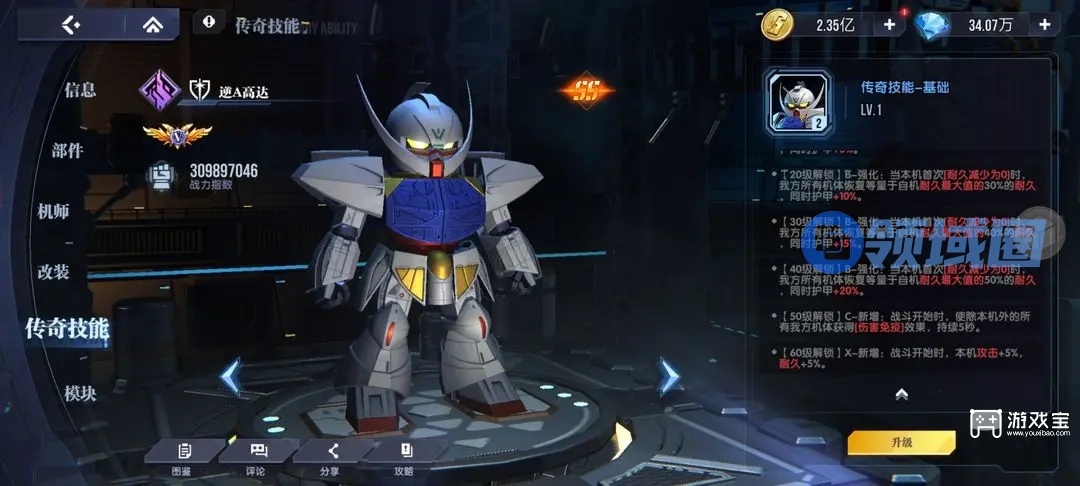1080x486 pixels.
Task: Switch to the 信息 tab
Action: click(x=80, y=90)
